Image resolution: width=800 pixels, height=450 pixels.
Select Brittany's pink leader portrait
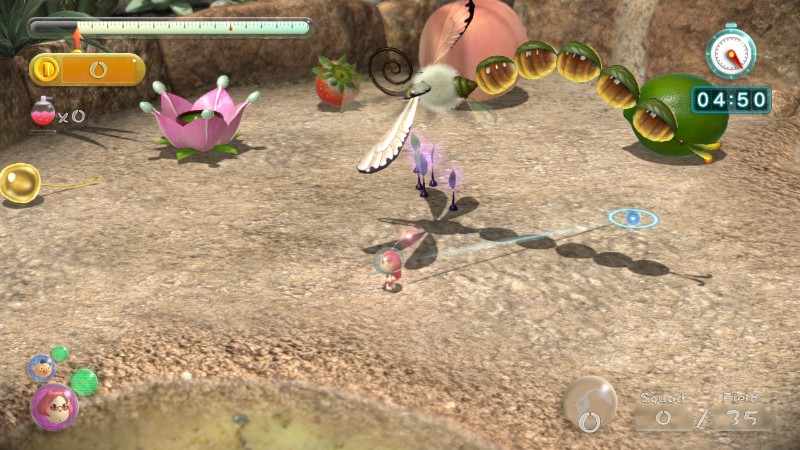tap(54, 406)
